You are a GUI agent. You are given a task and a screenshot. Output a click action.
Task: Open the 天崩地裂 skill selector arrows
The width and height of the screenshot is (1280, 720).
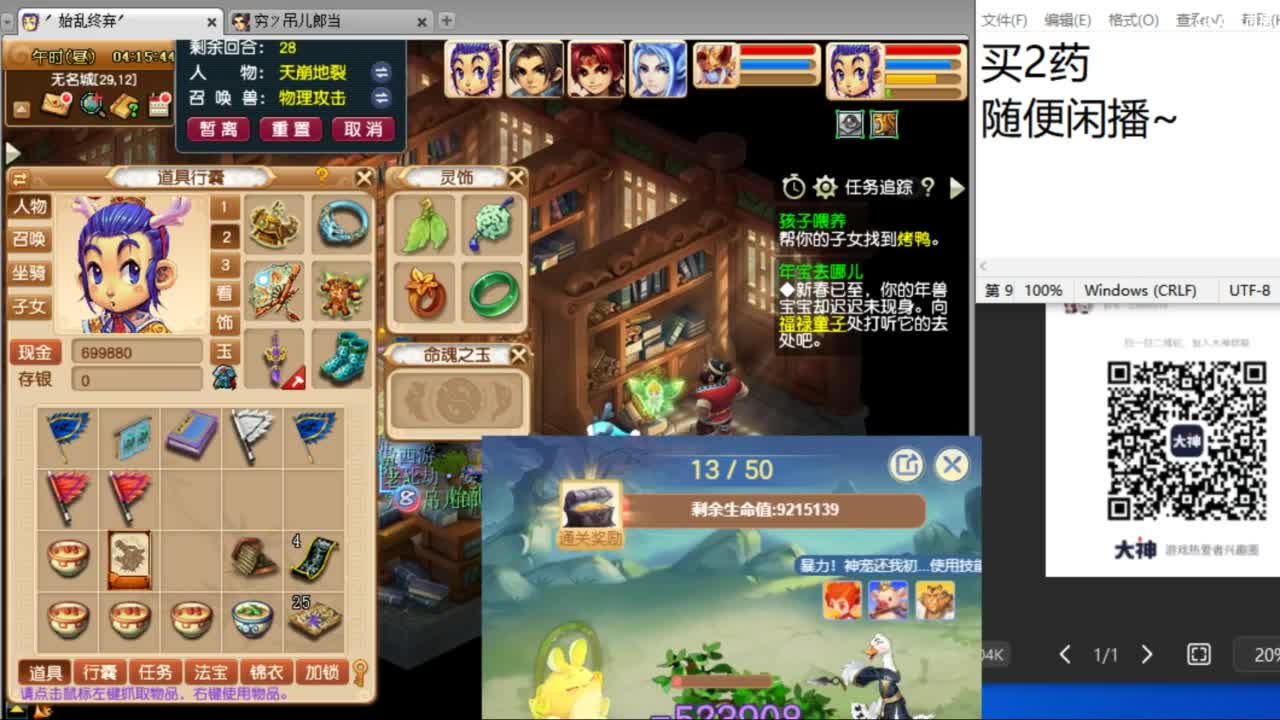click(381, 72)
